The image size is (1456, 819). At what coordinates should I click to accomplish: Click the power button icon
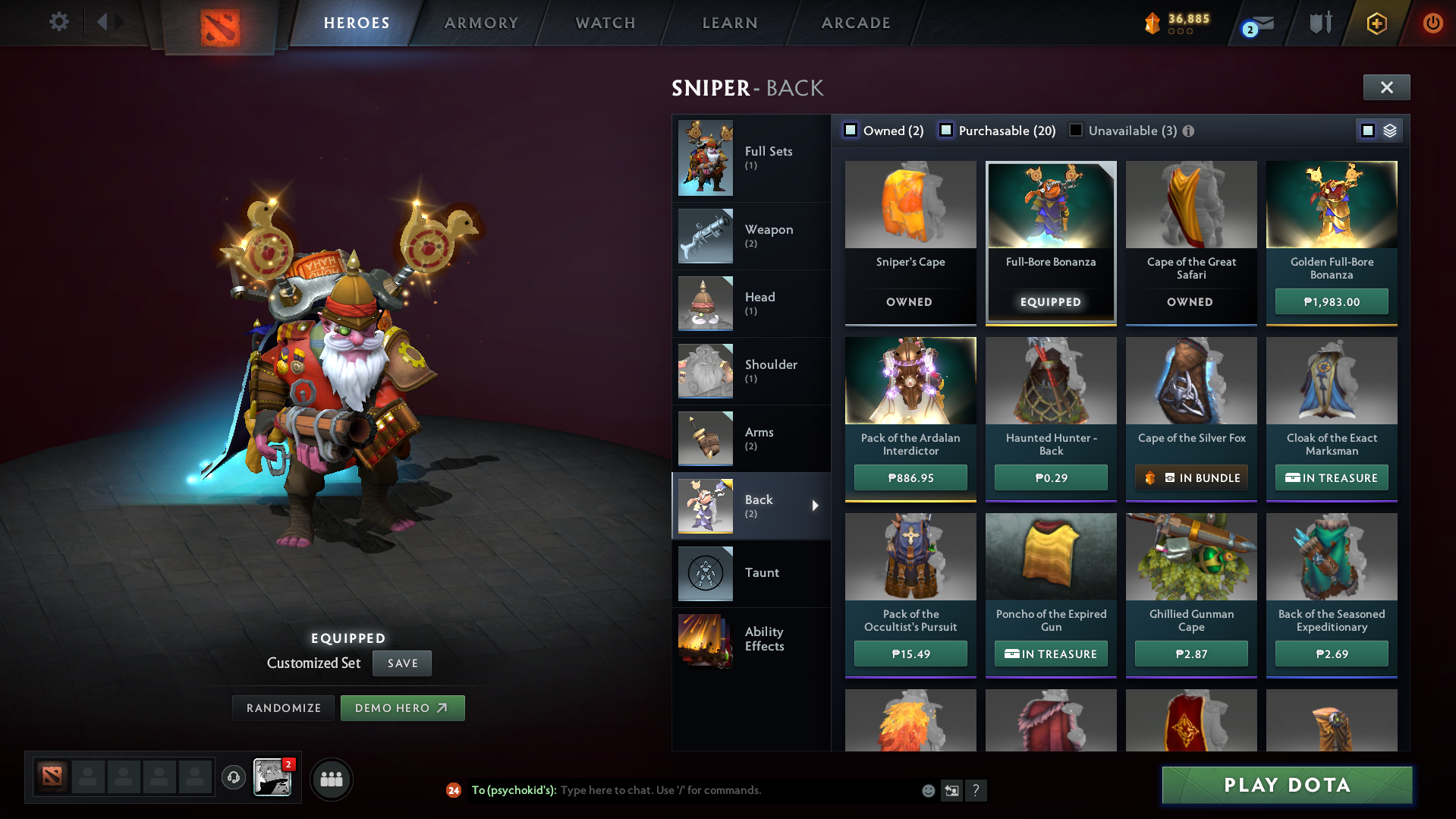[x=1433, y=23]
